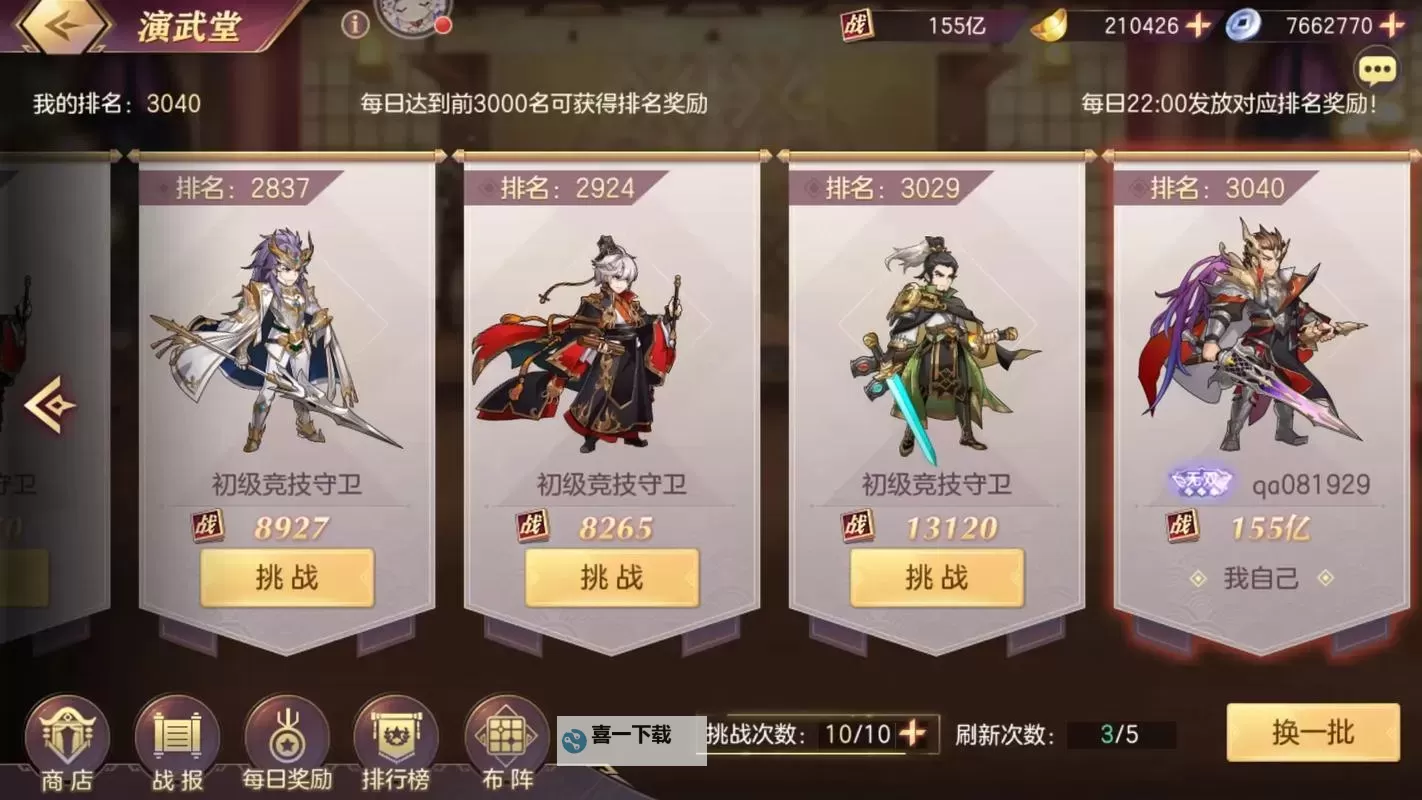
Task: Open the 排行榜 leaderboard icon
Action: click(x=394, y=745)
